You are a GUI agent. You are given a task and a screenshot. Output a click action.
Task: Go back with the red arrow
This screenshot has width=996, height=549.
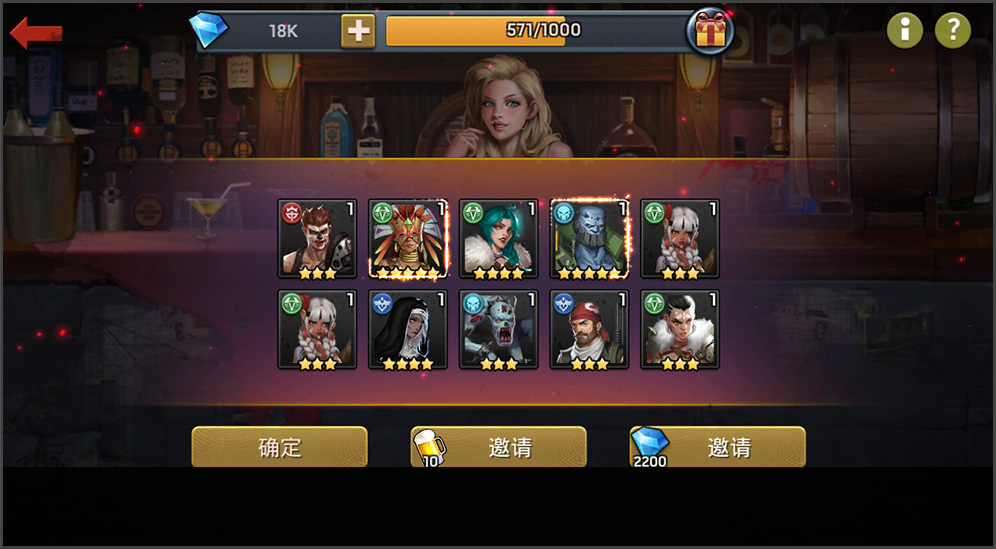click(35, 32)
